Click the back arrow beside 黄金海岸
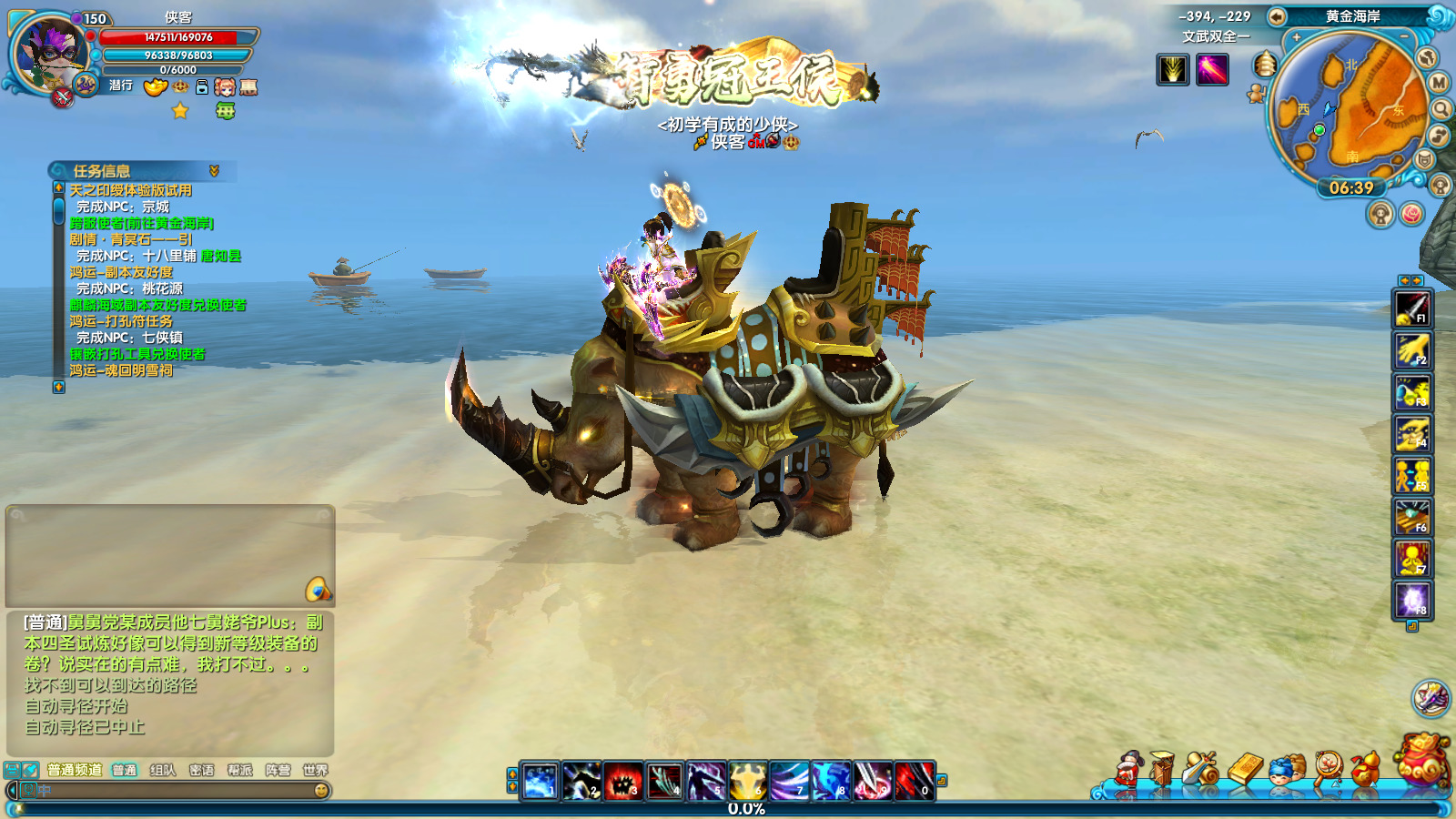The width and height of the screenshot is (1456, 819). click(x=1277, y=16)
